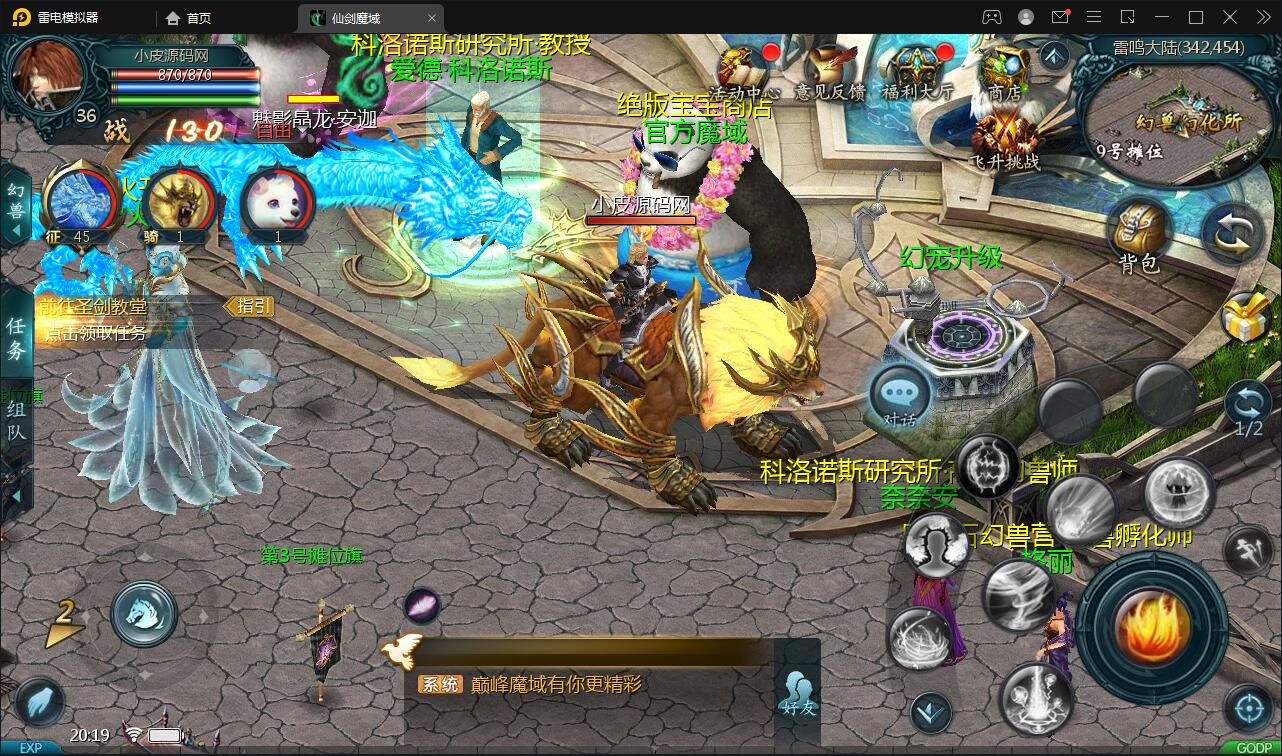Select the 组队 team tab
Viewport: 1282px width, 756px height.
click(17, 421)
